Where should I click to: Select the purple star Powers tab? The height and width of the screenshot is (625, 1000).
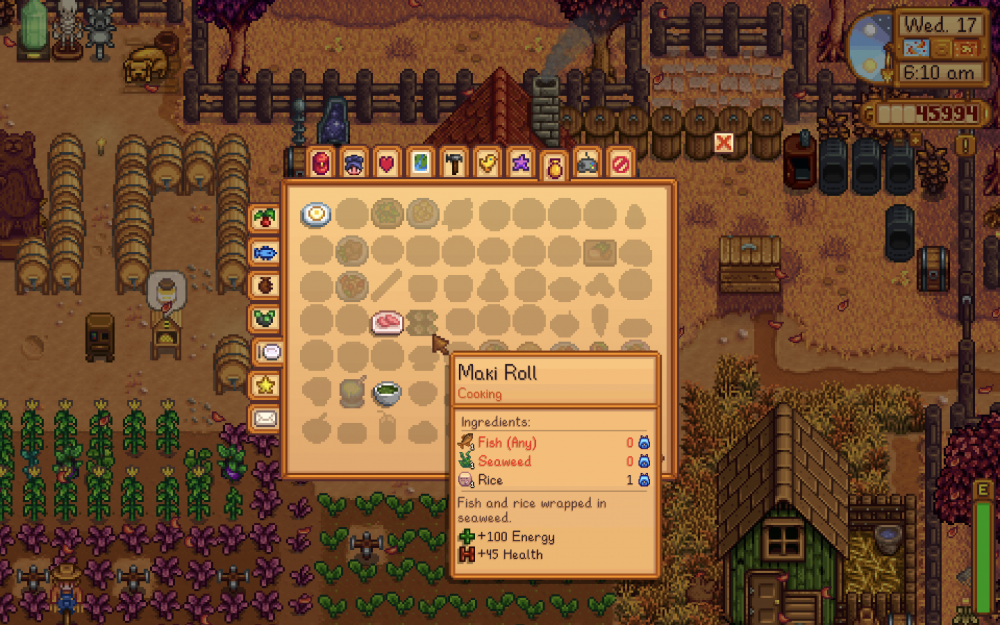(x=519, y=162)
